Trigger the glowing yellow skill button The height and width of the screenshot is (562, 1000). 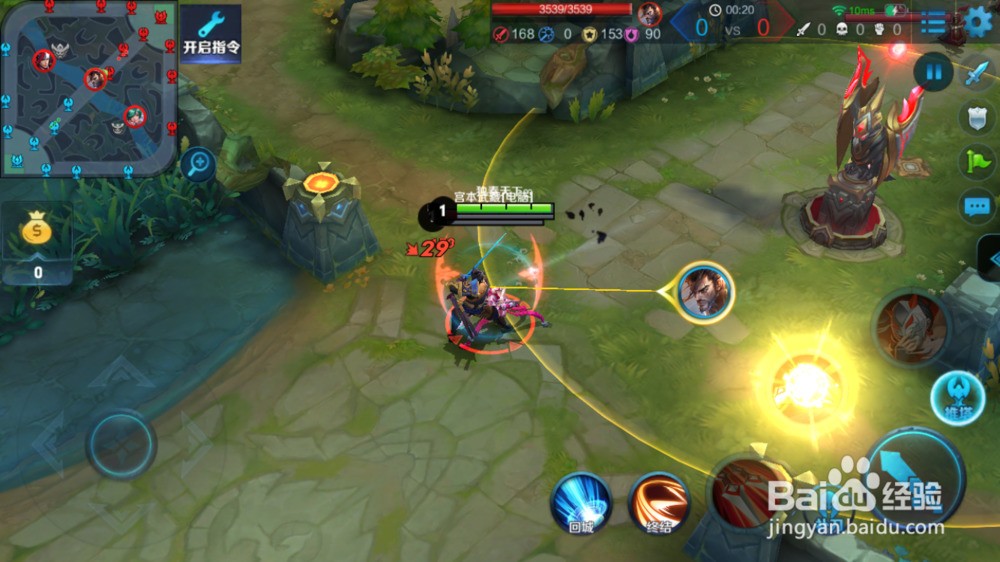(808, 384)
